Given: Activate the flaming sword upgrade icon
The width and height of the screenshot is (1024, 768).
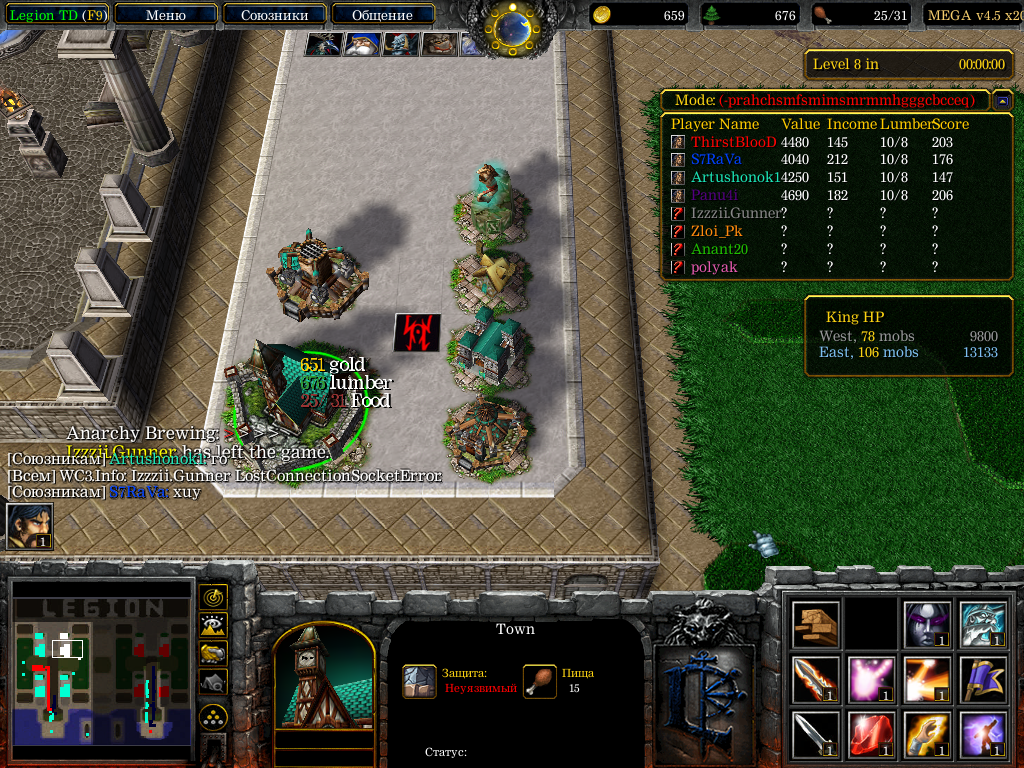Looking at the screenshot, I should click(815, 679).
